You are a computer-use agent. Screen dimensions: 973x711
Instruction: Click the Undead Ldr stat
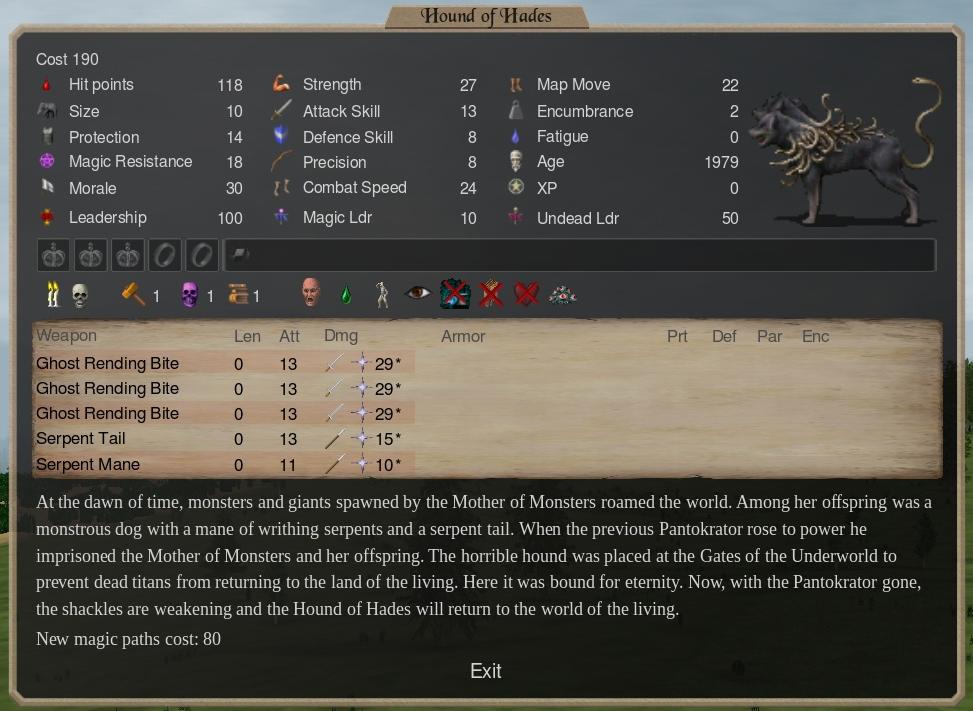(577, 218)
